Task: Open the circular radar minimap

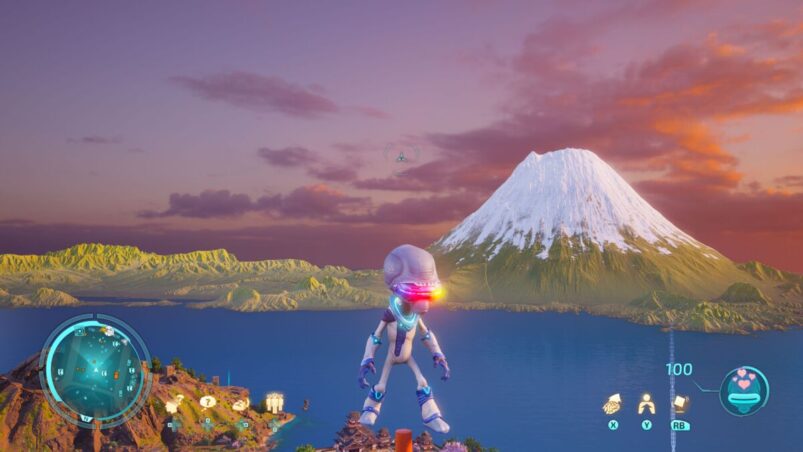Action: (94, 368)
